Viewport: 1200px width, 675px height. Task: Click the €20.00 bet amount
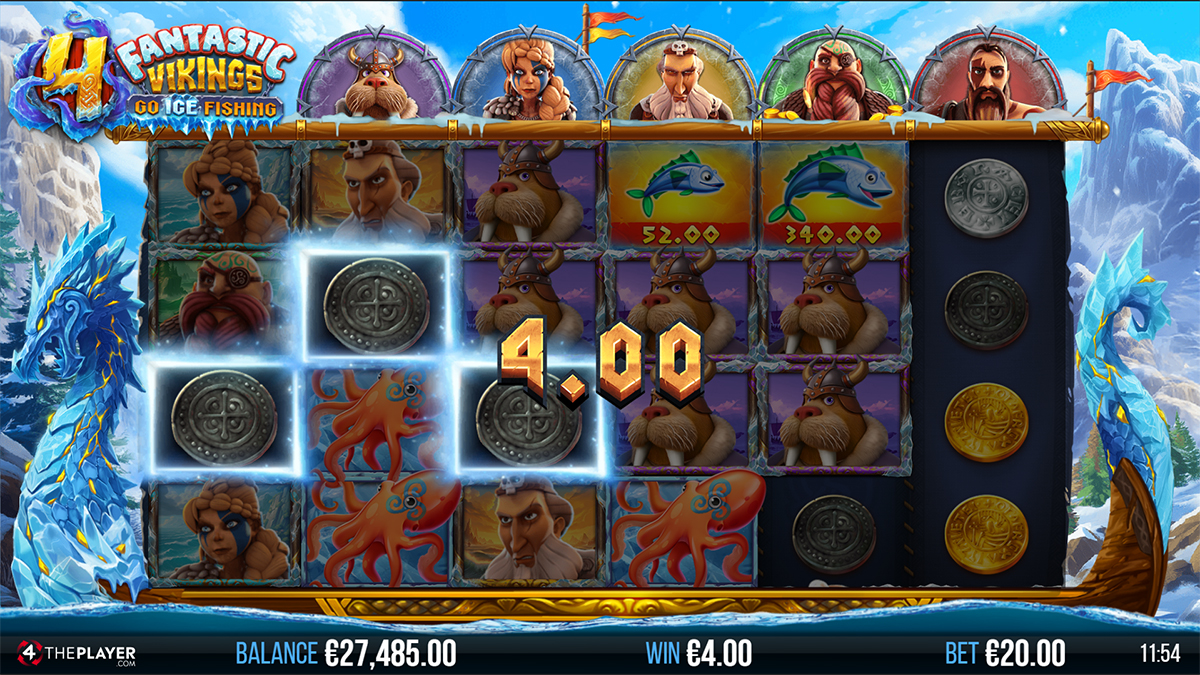pyautogui.click(x=1025, y=654)
